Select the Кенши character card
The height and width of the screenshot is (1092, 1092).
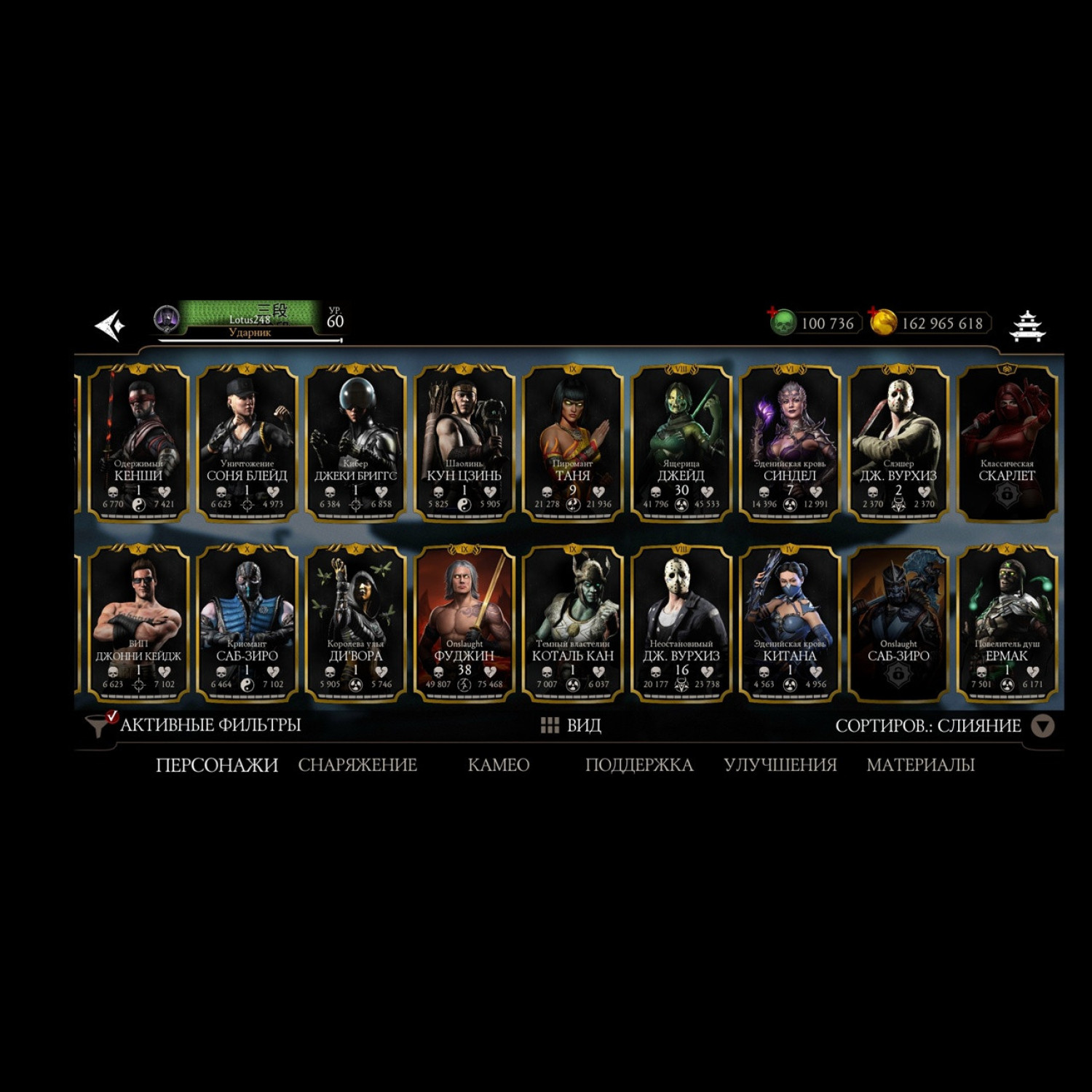click(138, 443)
